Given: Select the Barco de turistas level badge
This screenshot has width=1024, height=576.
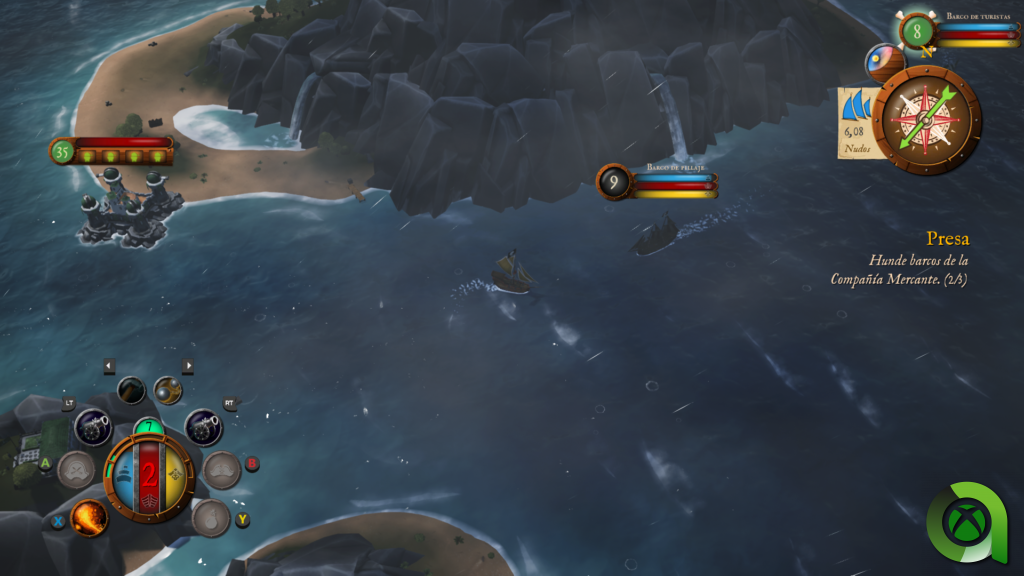Looking at the screenshot, I should pos(917,31).
